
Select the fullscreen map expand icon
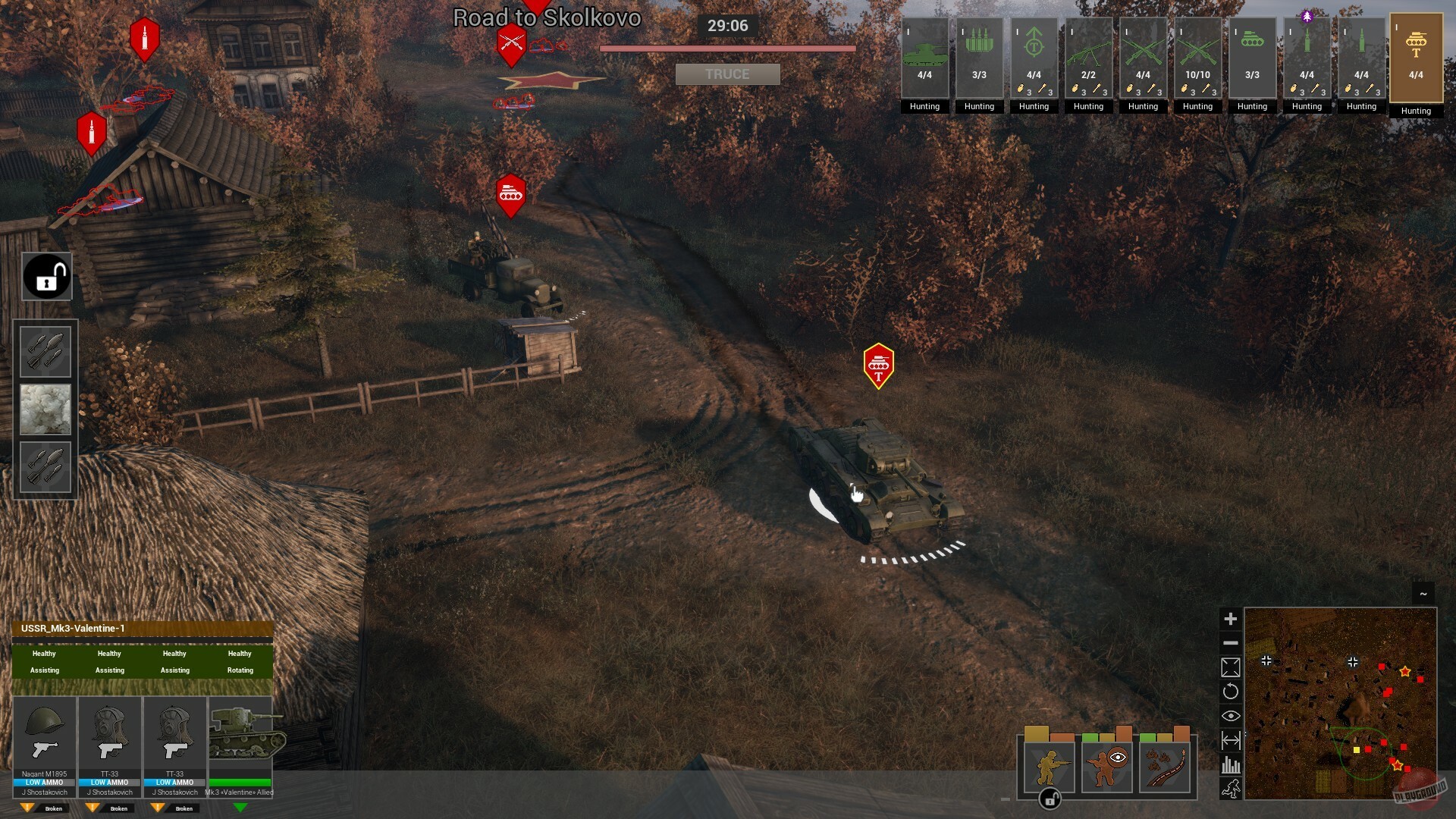(1230, 667)
